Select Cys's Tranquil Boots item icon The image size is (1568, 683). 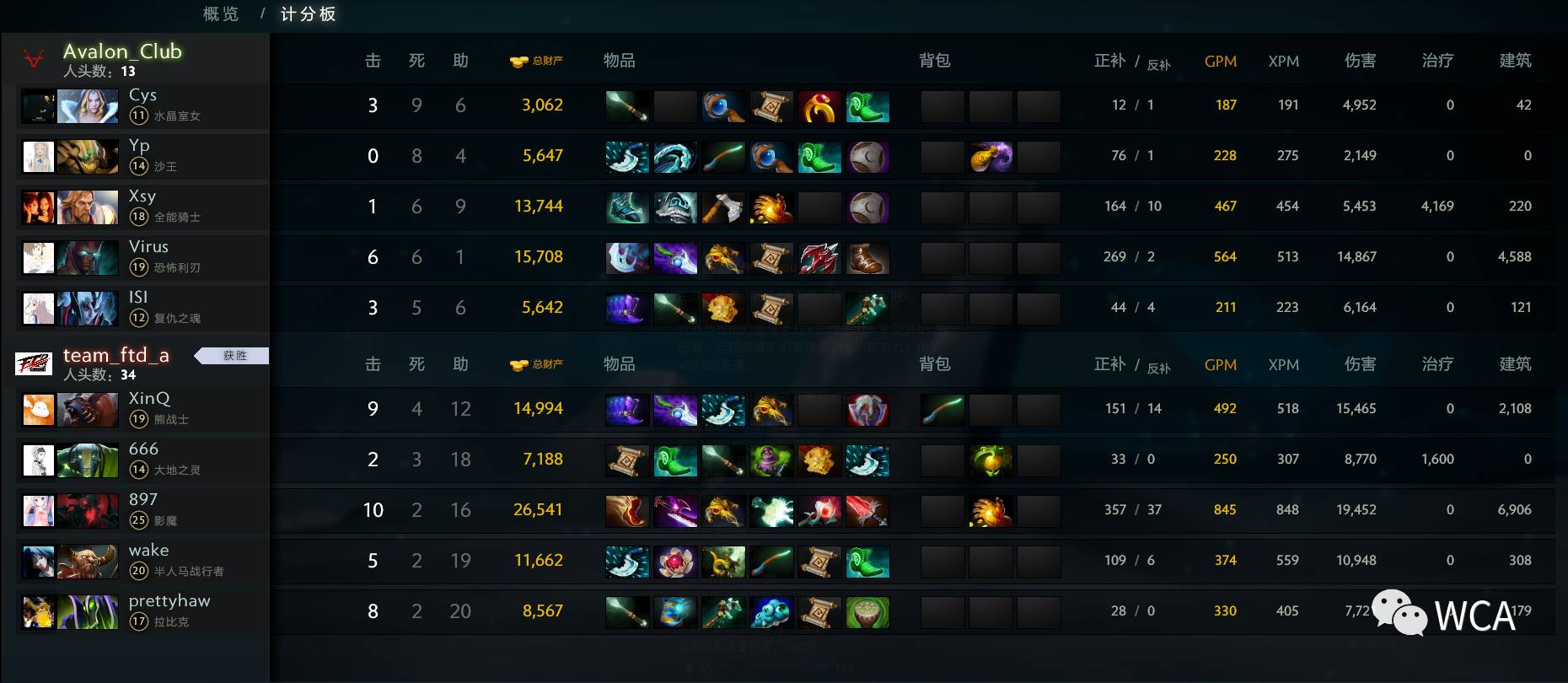point(868,105)
